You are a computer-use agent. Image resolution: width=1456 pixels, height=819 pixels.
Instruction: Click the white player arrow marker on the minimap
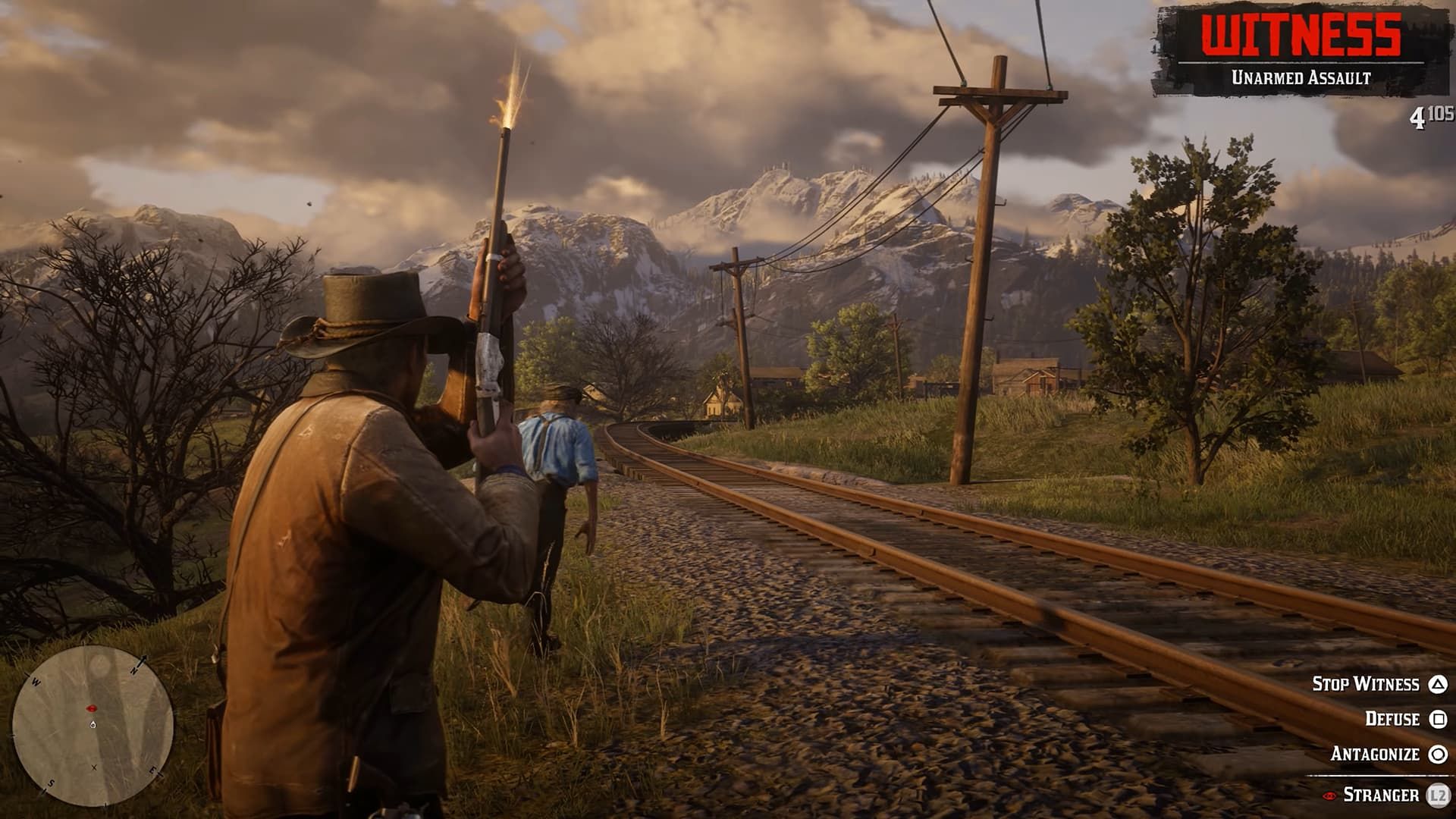pyautogui.click(x=93, y=724)
